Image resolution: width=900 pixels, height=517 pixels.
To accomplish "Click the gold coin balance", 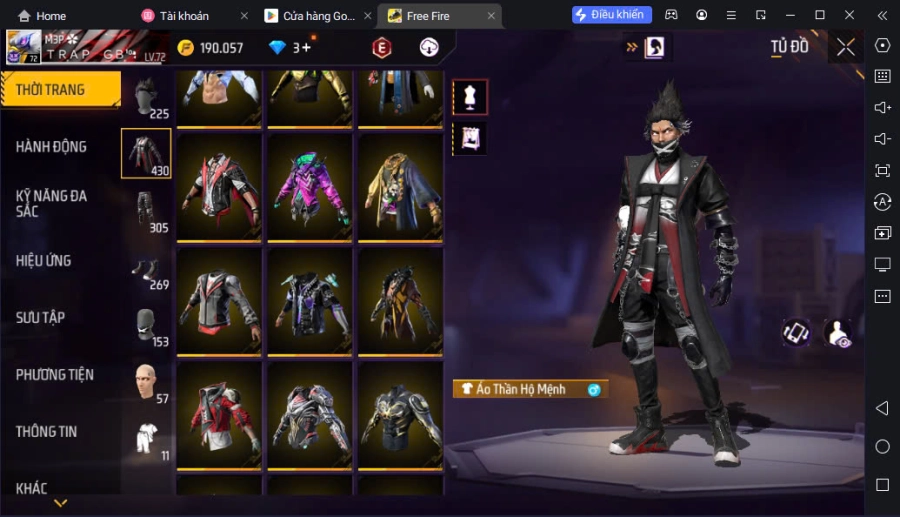I will 210,48.
